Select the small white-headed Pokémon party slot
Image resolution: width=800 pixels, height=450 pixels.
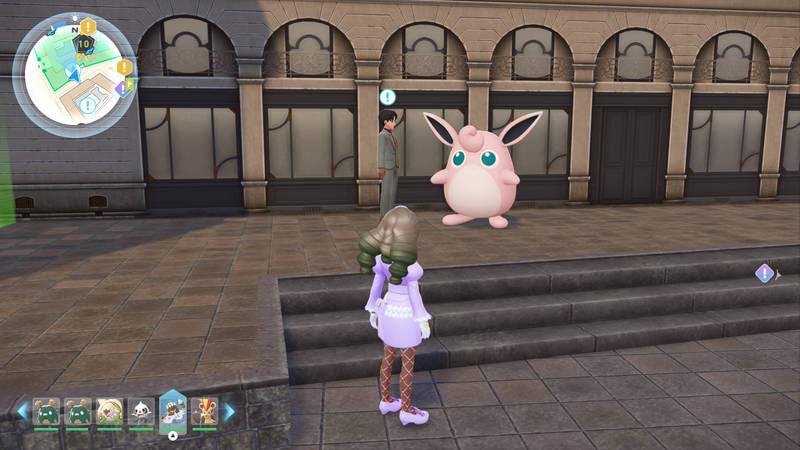point(140,411)
